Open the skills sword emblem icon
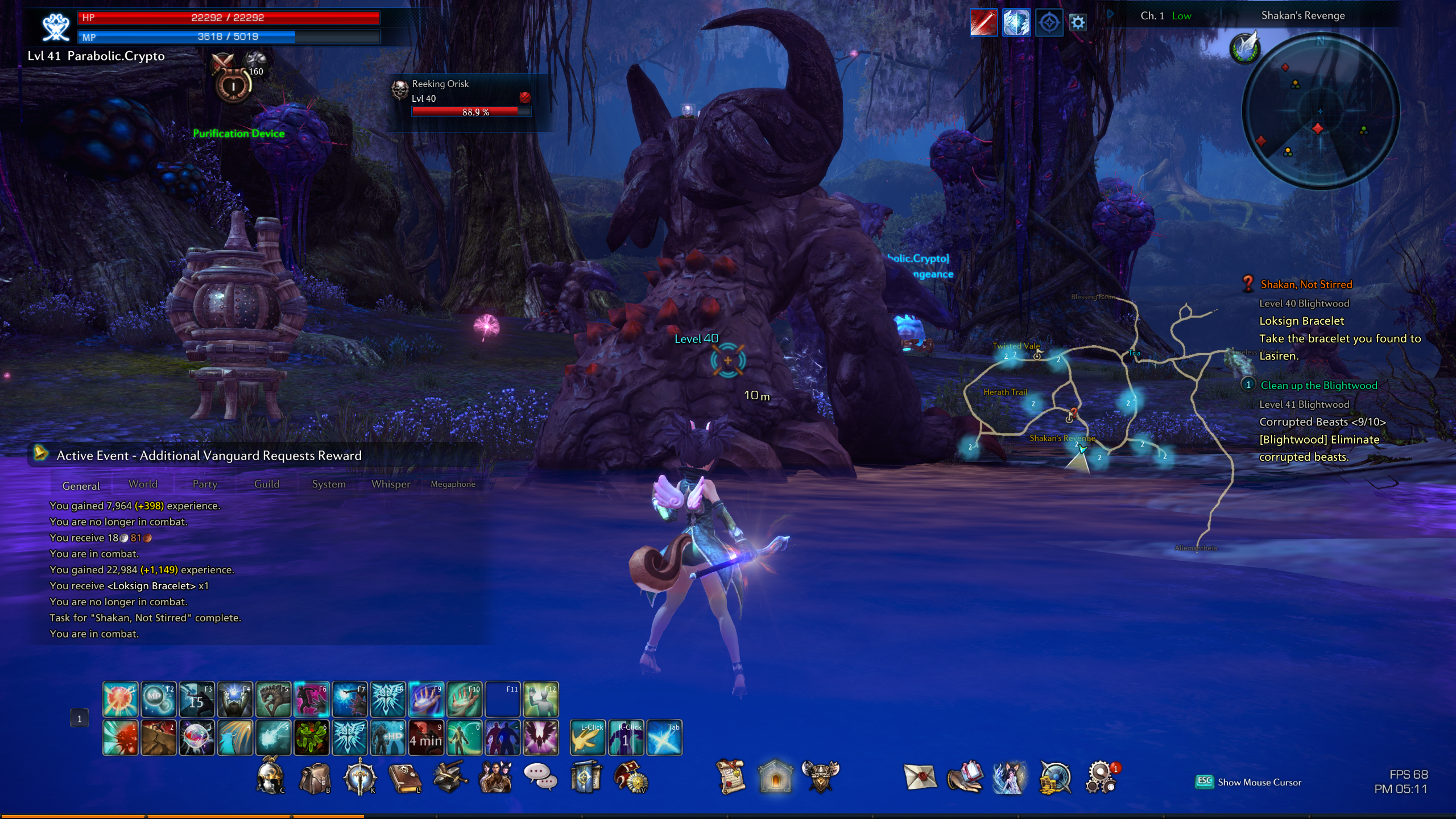This screenshot has width=1456, height=819. (359, 777)
